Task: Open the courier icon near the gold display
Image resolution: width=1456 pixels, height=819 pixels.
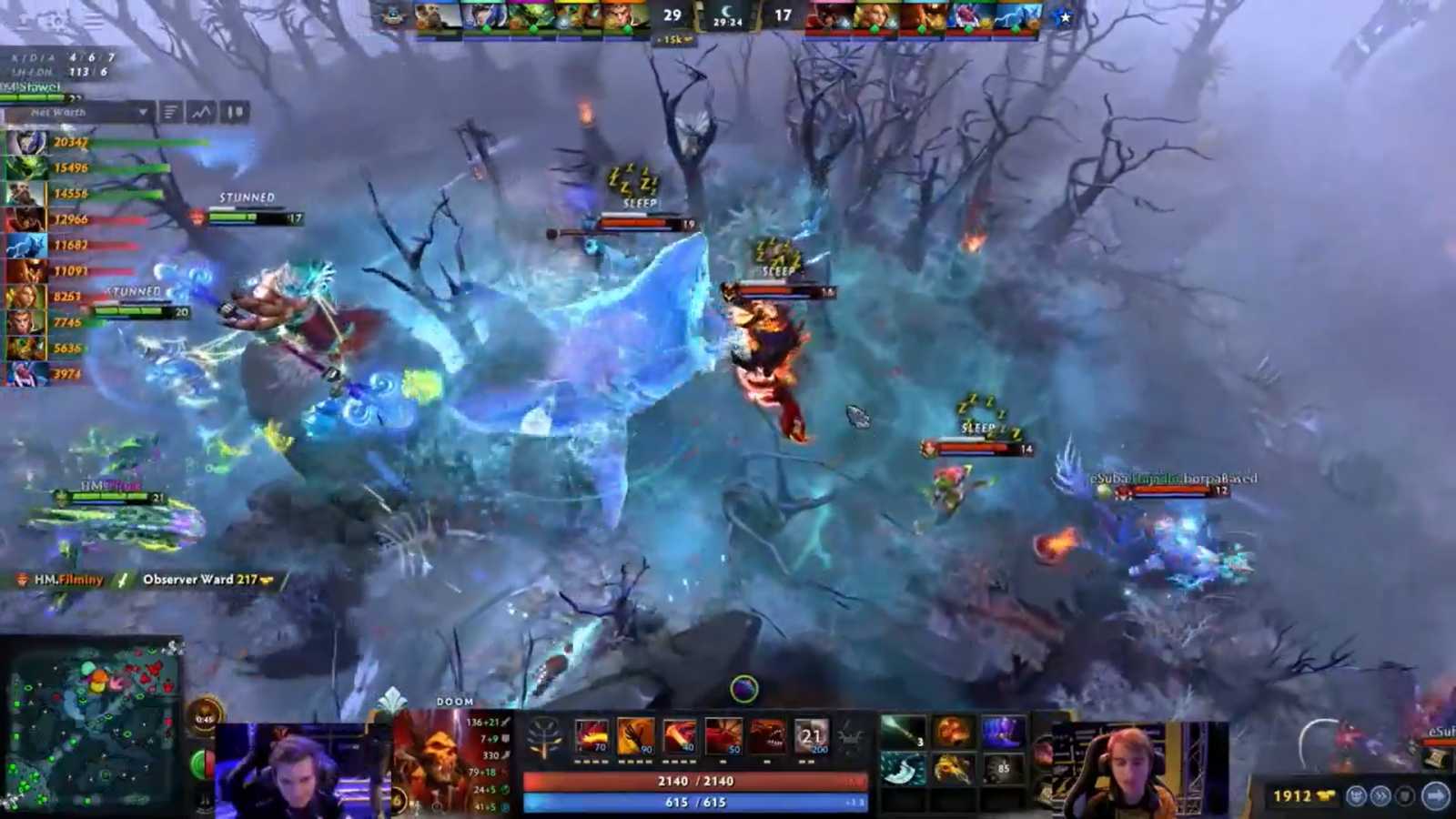Action: (x=1356, y=795)
